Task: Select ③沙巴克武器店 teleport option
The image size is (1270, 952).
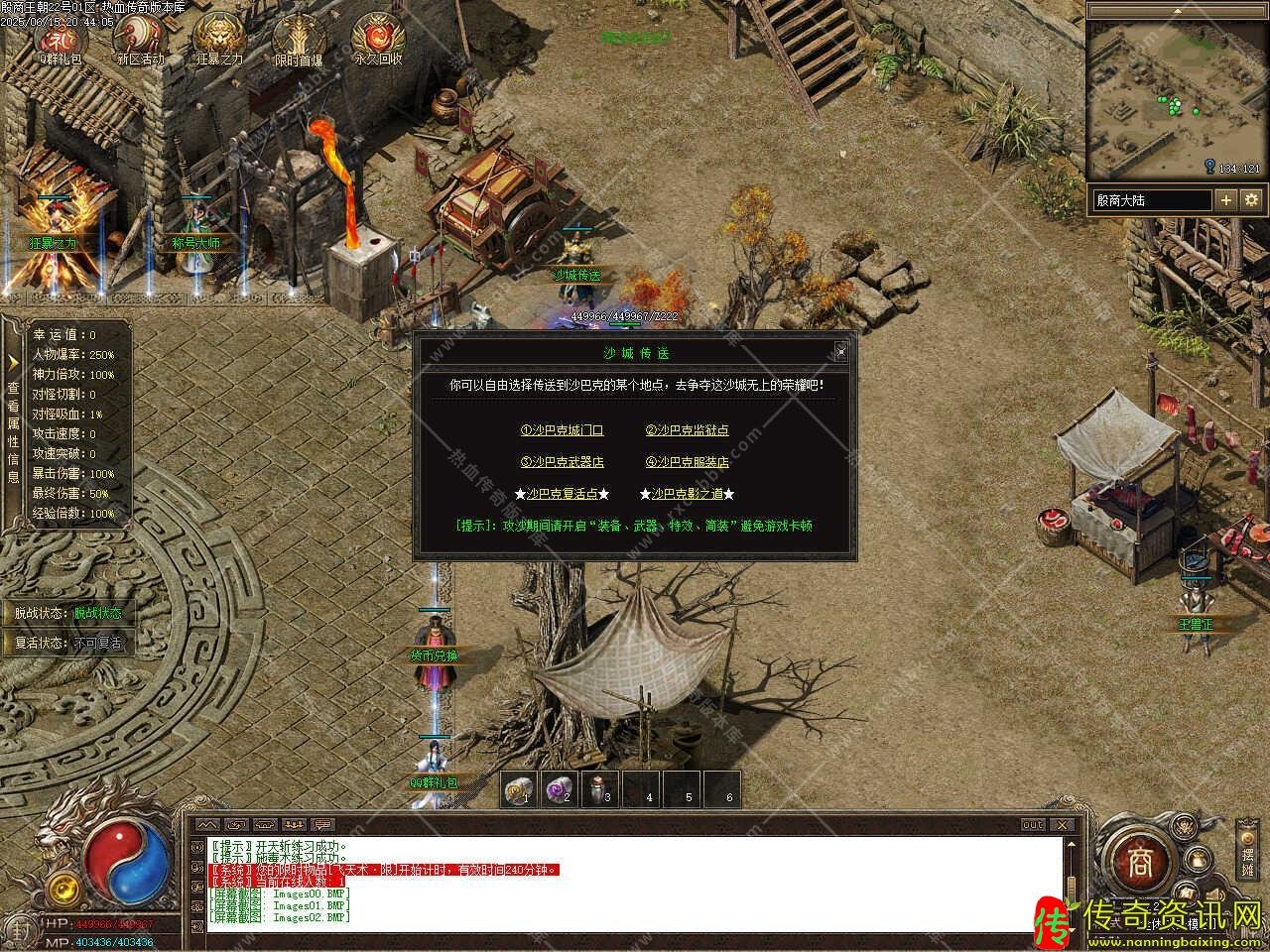Action: 562,462
